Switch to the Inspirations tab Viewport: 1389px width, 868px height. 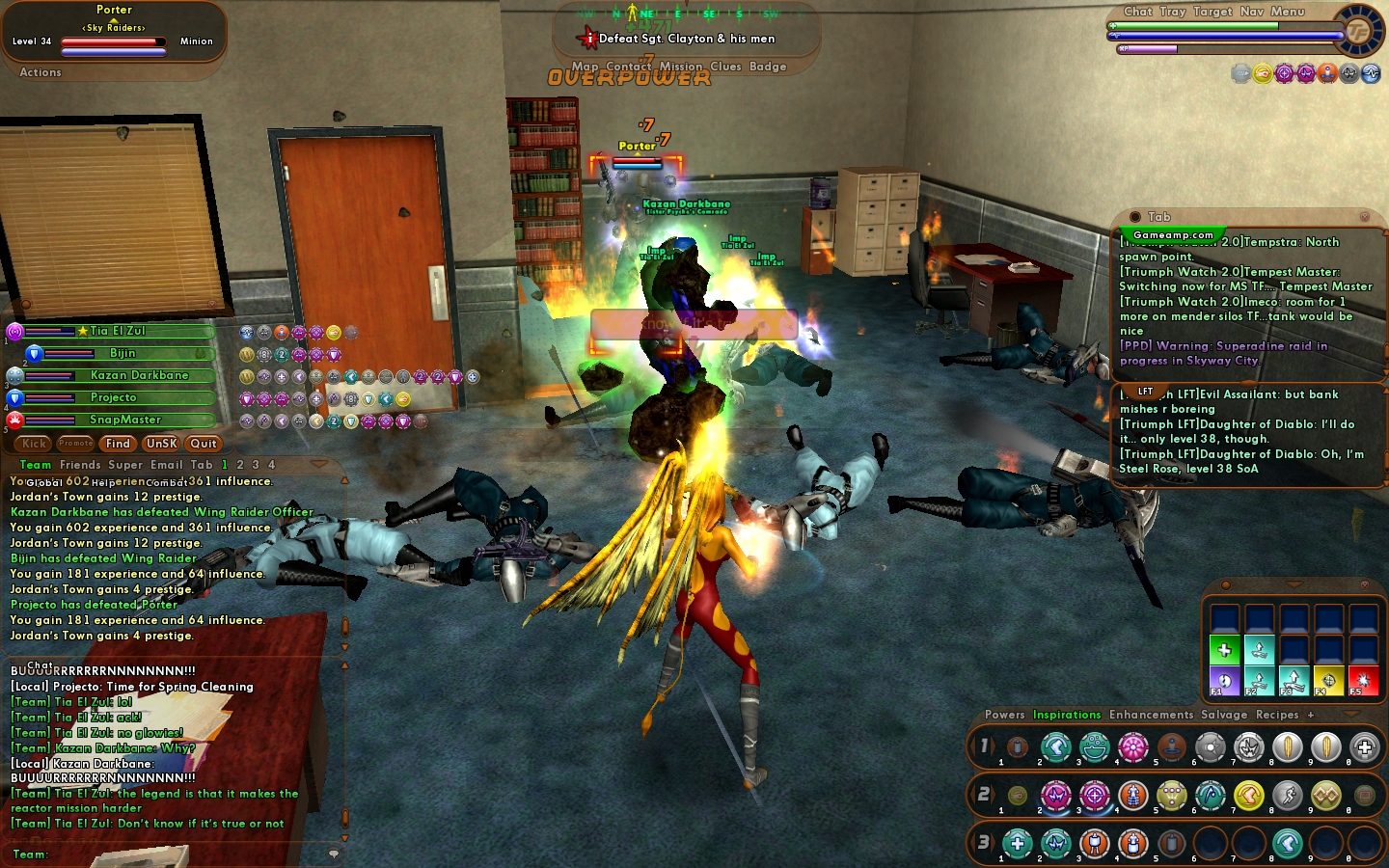coord(1067,715)
